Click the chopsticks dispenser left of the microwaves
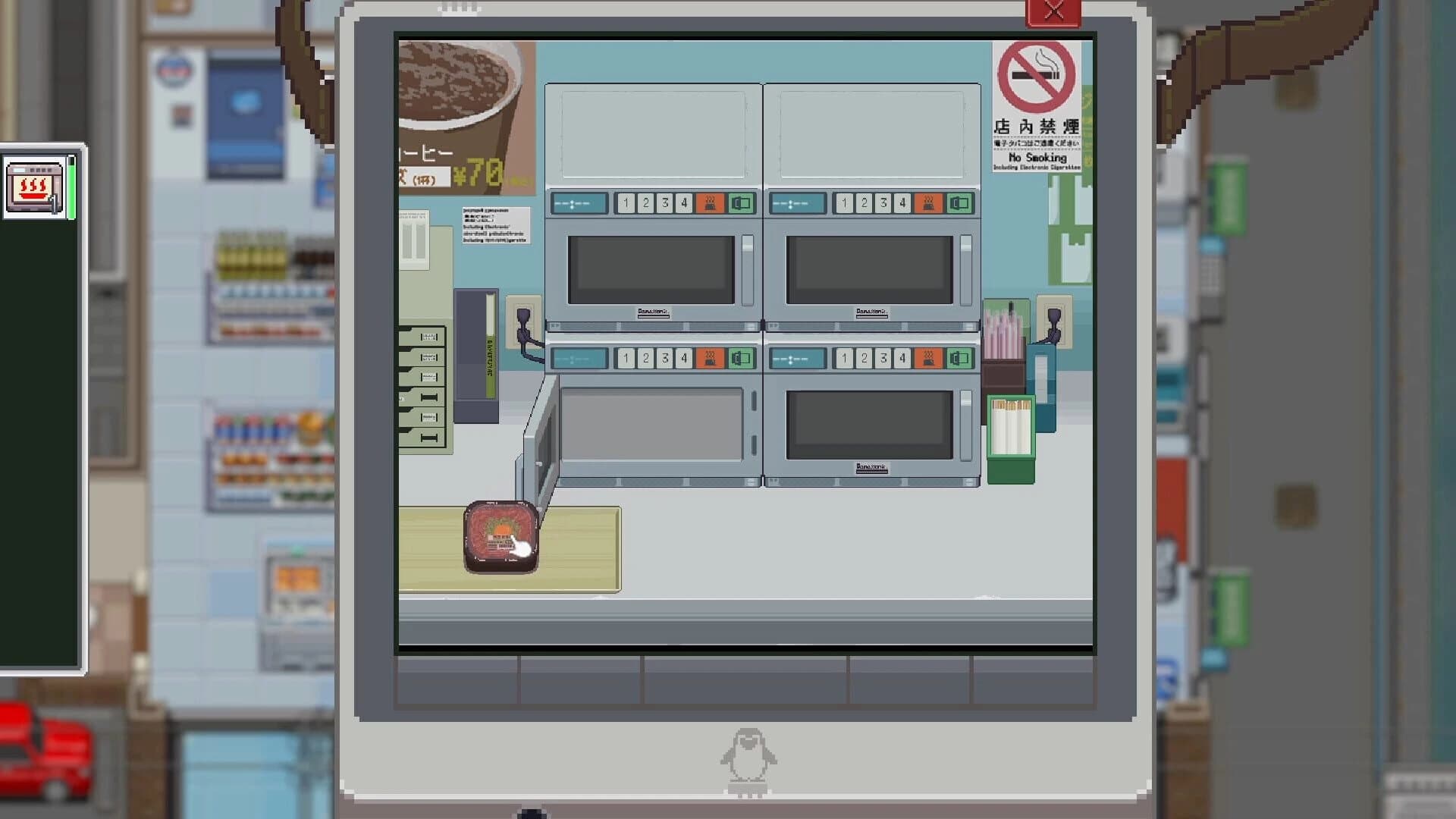The image size is (1456, 819). pyautogui.click(x=421, y=387)
